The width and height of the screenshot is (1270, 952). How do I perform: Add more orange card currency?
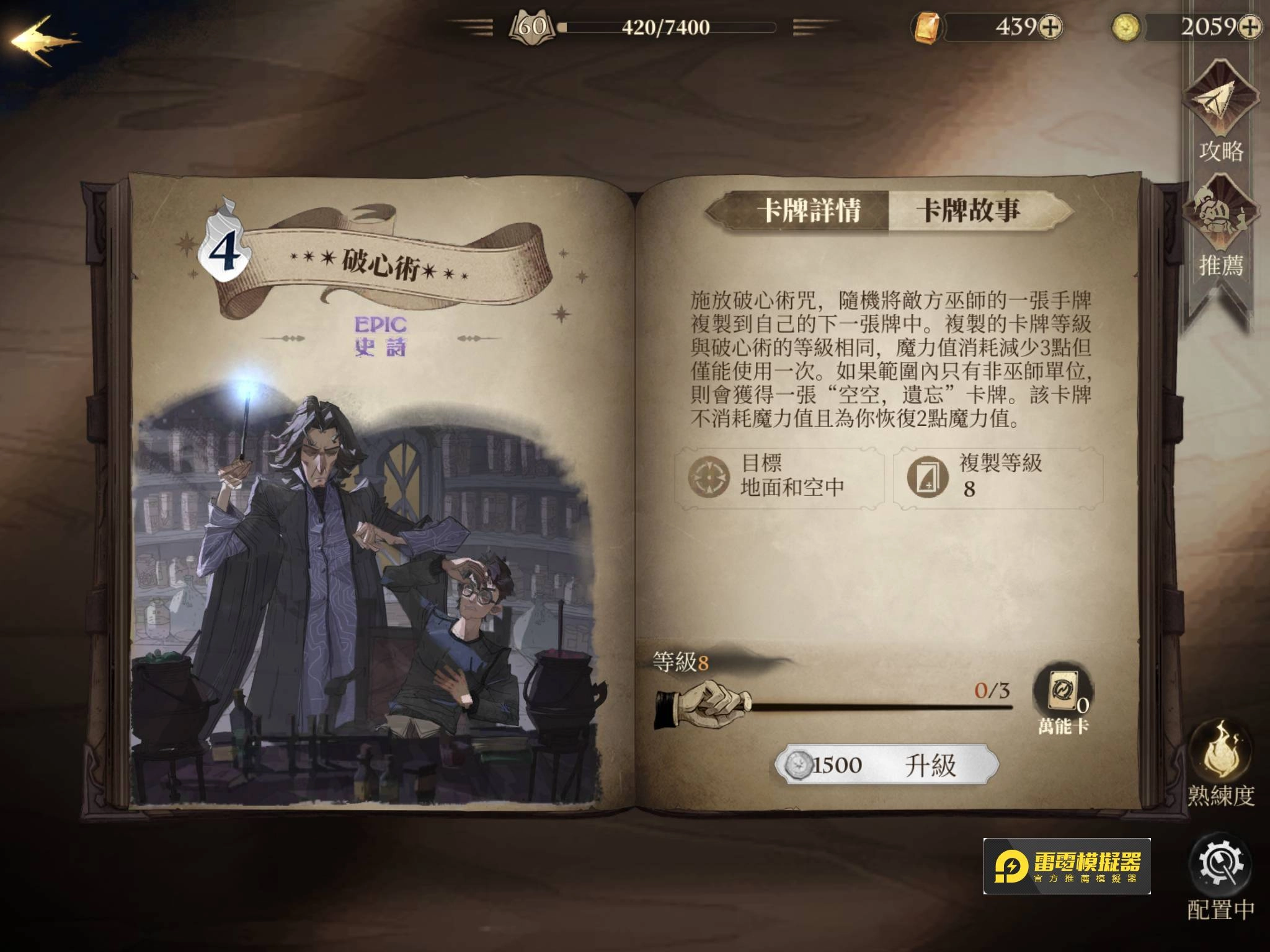(1050, 27)
